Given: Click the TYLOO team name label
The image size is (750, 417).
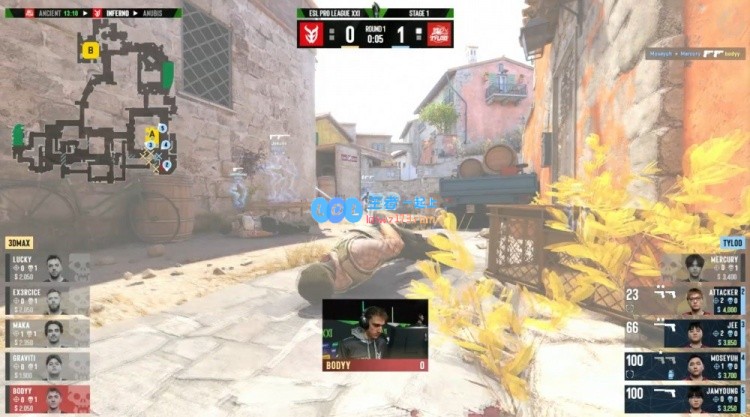Looking at the screenshot, I should (x=731, y=243).
